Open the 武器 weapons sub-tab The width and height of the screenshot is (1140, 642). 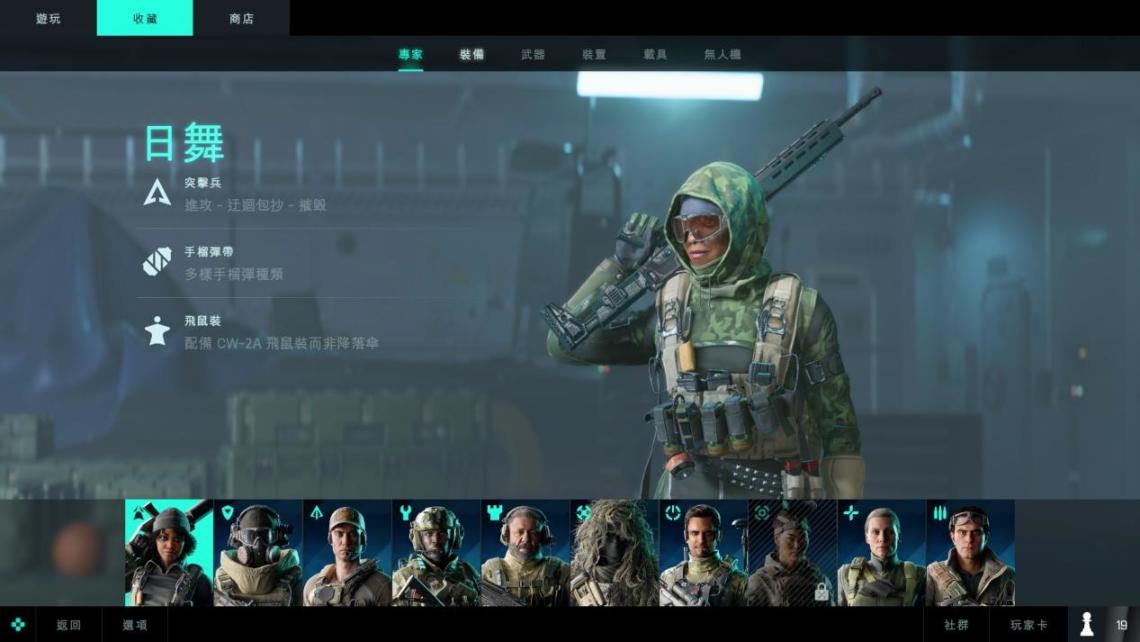point(533,54)
